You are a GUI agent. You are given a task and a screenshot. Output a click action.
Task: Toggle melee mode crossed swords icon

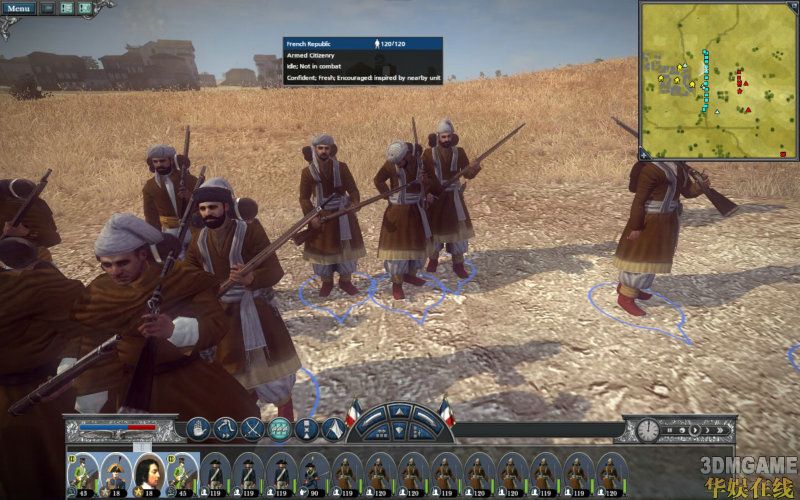[252, 428]
